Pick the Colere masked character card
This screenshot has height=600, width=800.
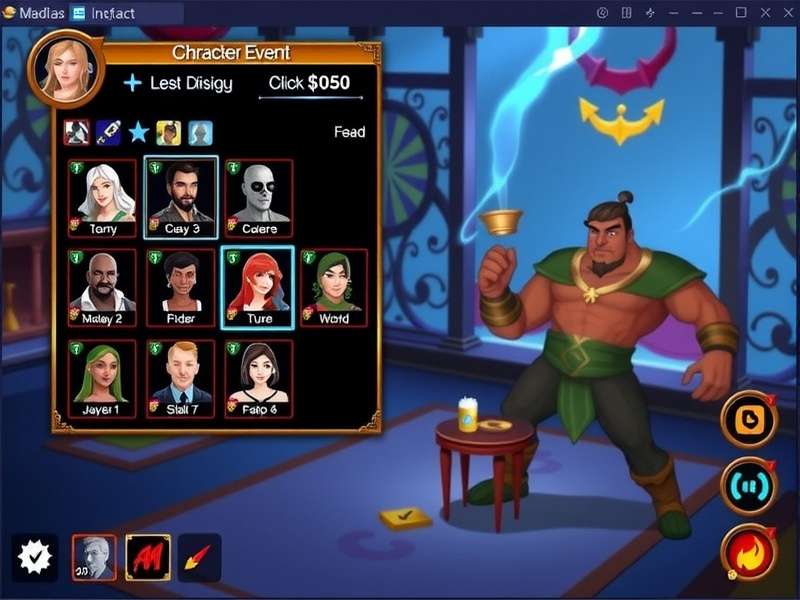click(x=258, y=197)
